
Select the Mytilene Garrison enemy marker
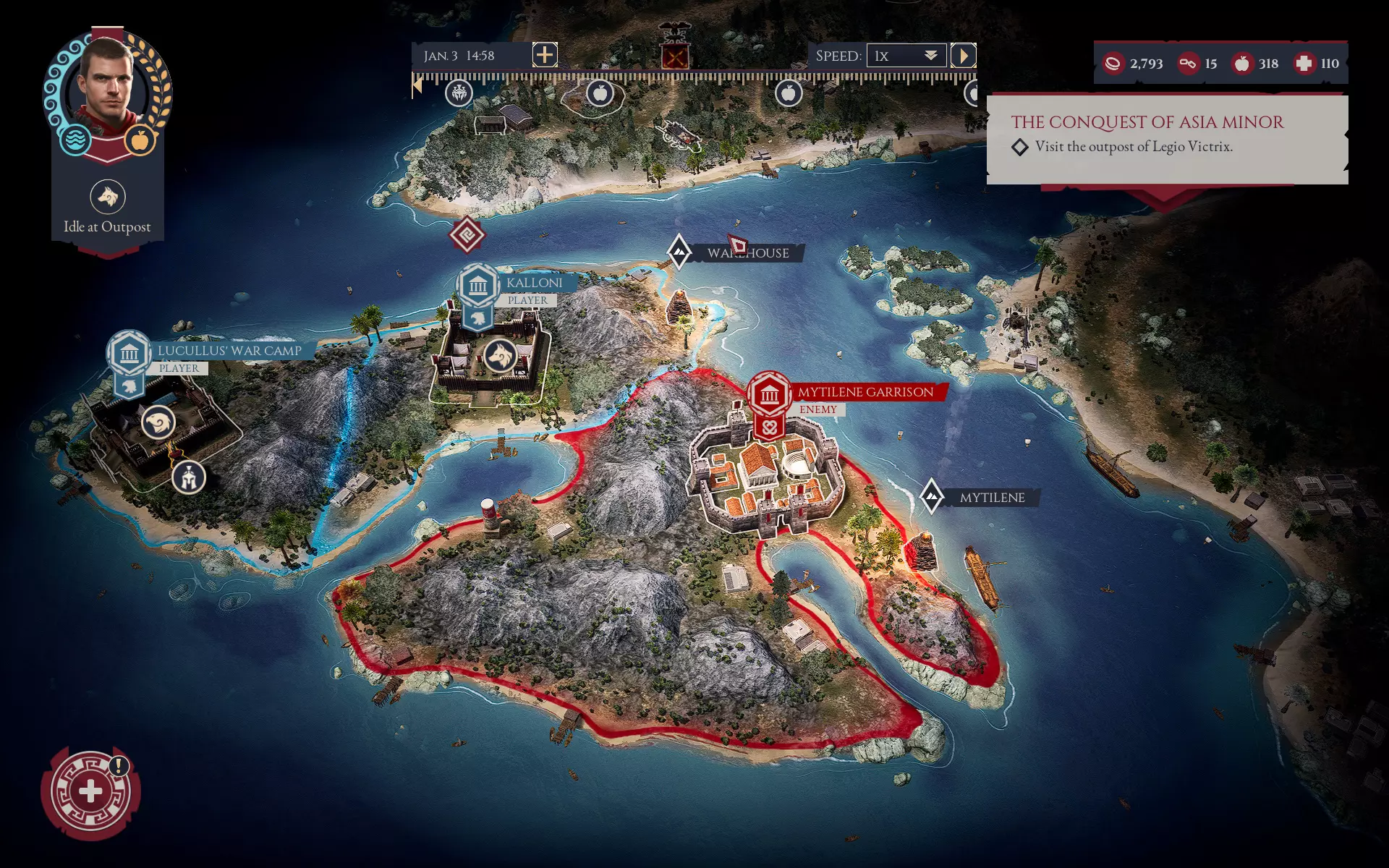point(769,395)
